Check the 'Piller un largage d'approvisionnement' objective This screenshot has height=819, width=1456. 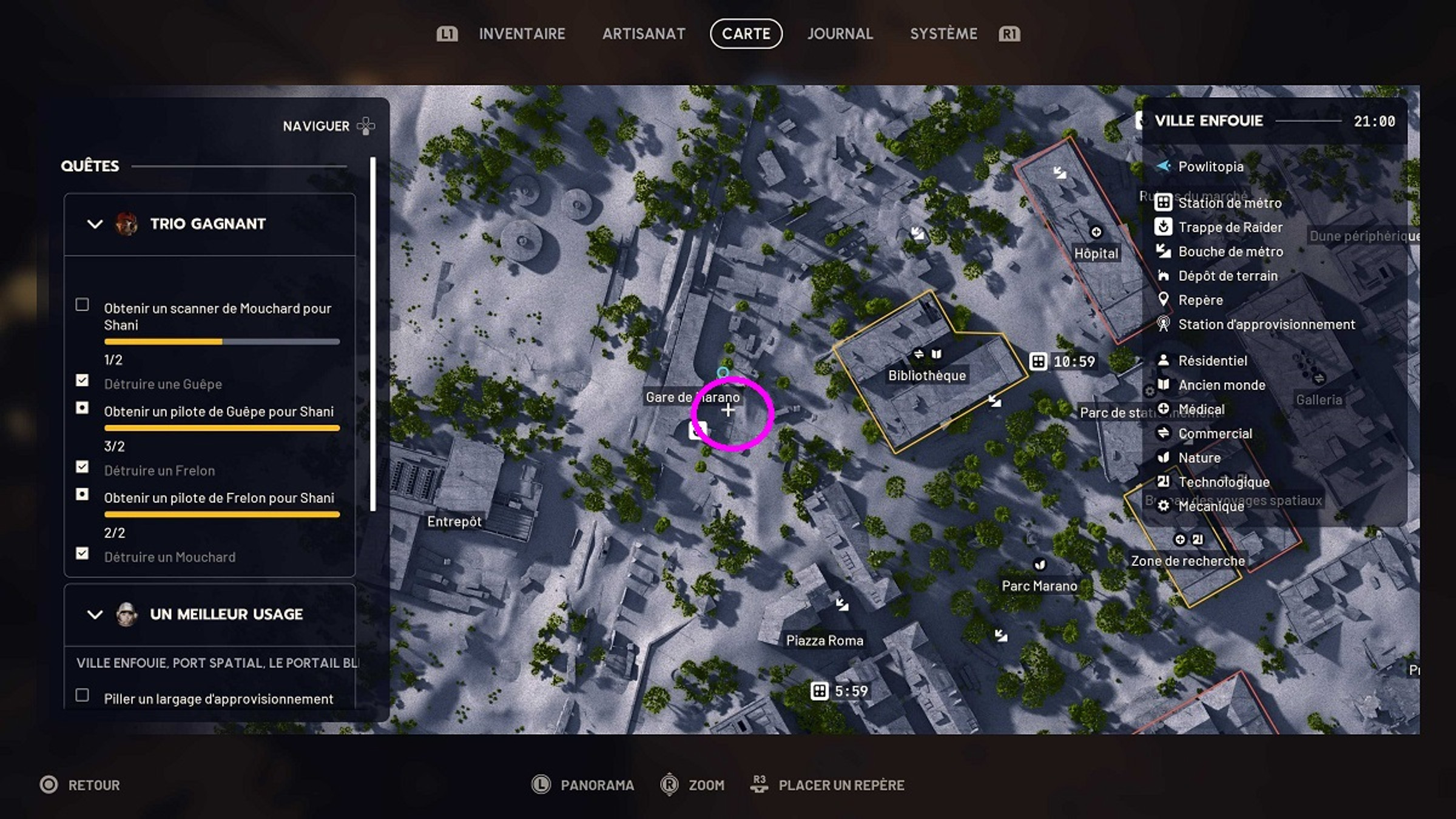coord(82,696)
